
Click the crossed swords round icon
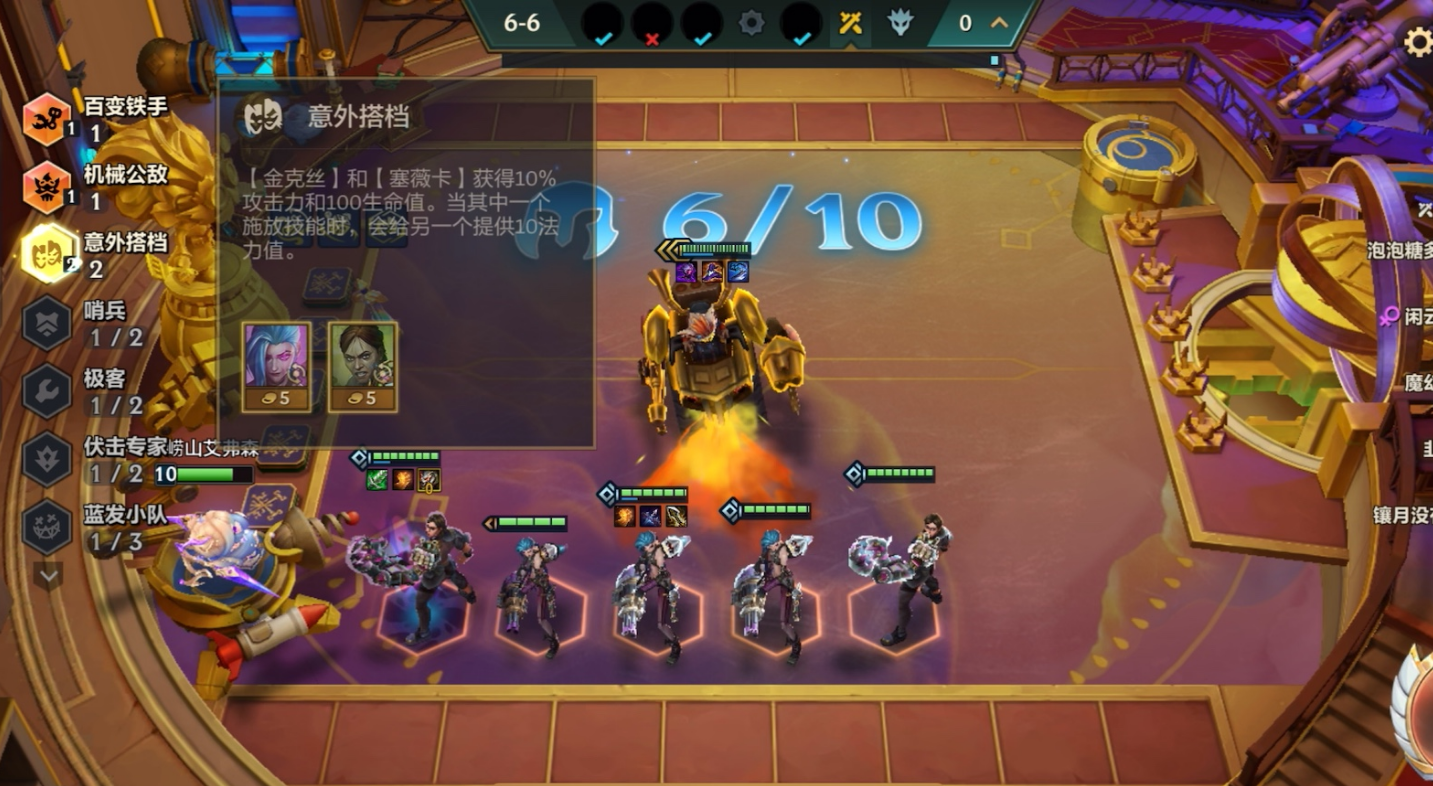click(x=850, y=23)
